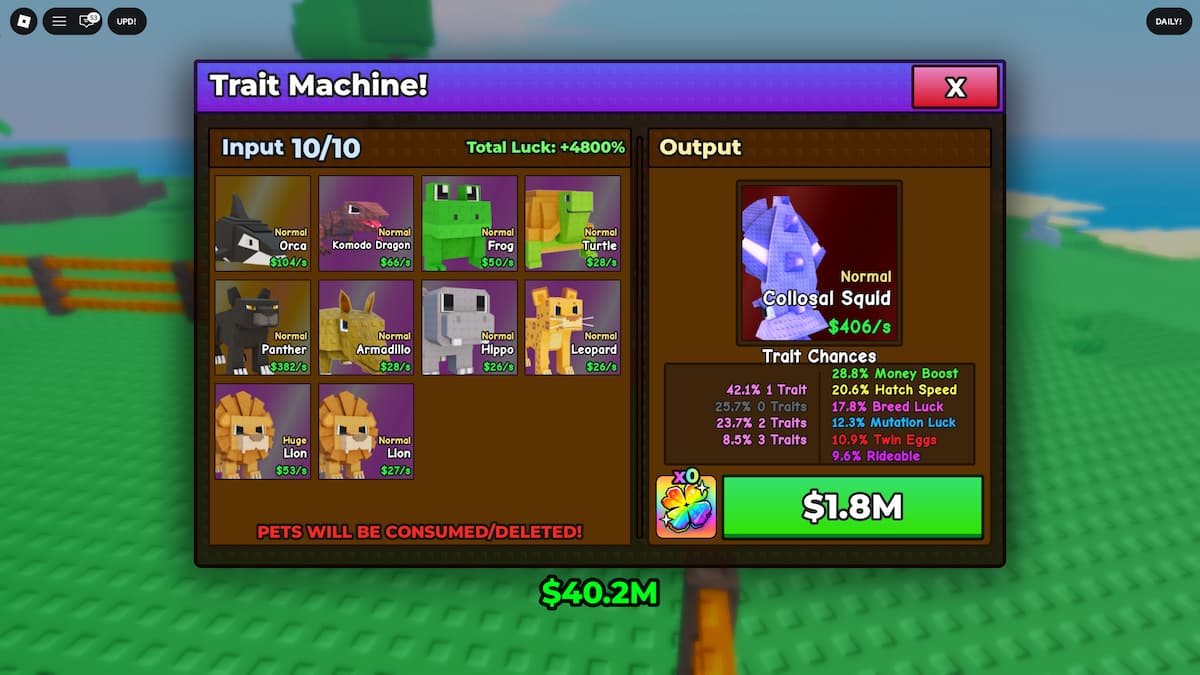Choose the Komodo Dragon pet slot
The height and width of the screenshot is (675, 1200).
point(366,223)
